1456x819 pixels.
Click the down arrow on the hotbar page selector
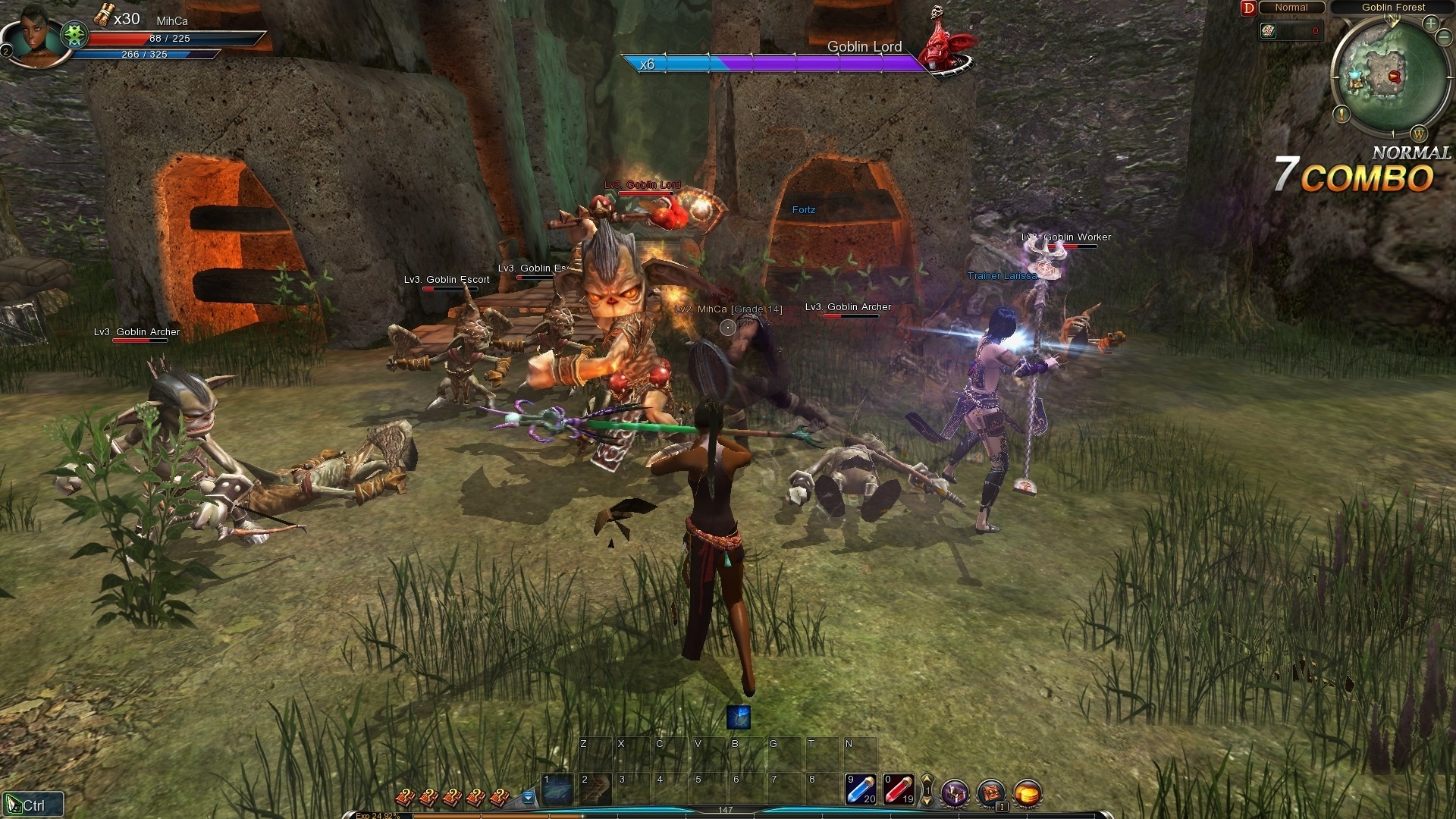pyautogui.click(x=927, y=802)
